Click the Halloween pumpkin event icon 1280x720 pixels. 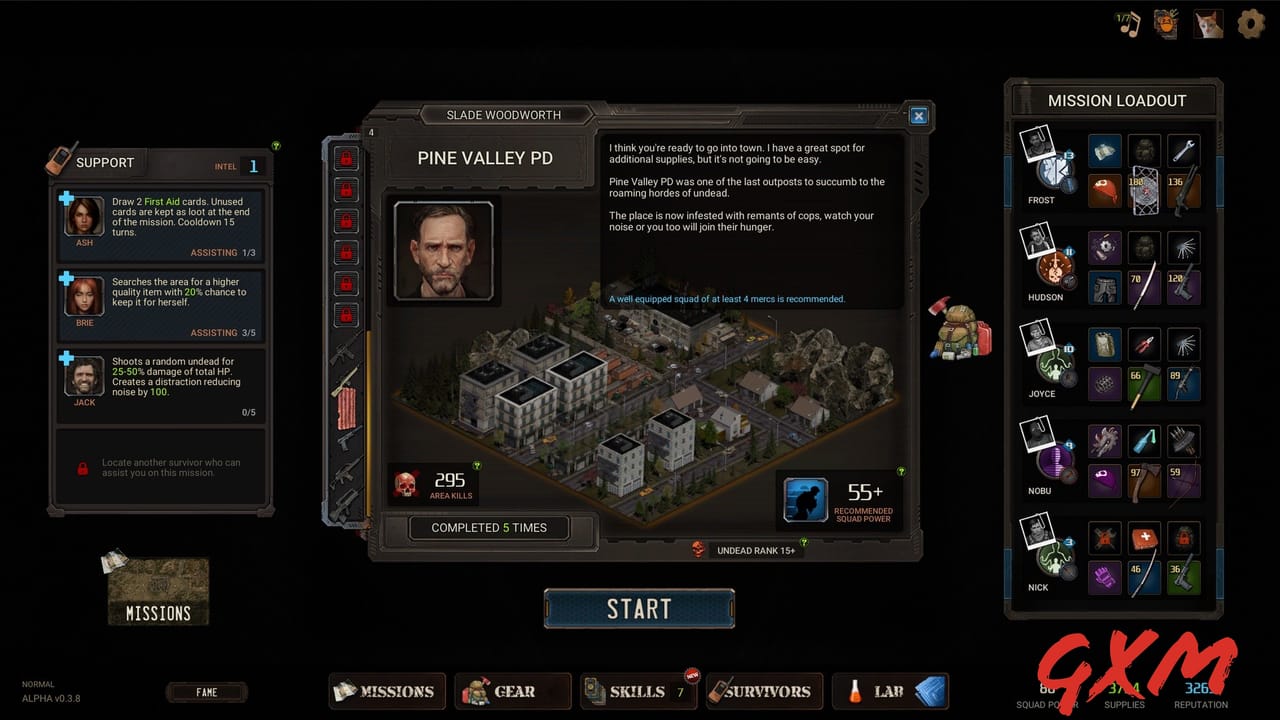1166,23
